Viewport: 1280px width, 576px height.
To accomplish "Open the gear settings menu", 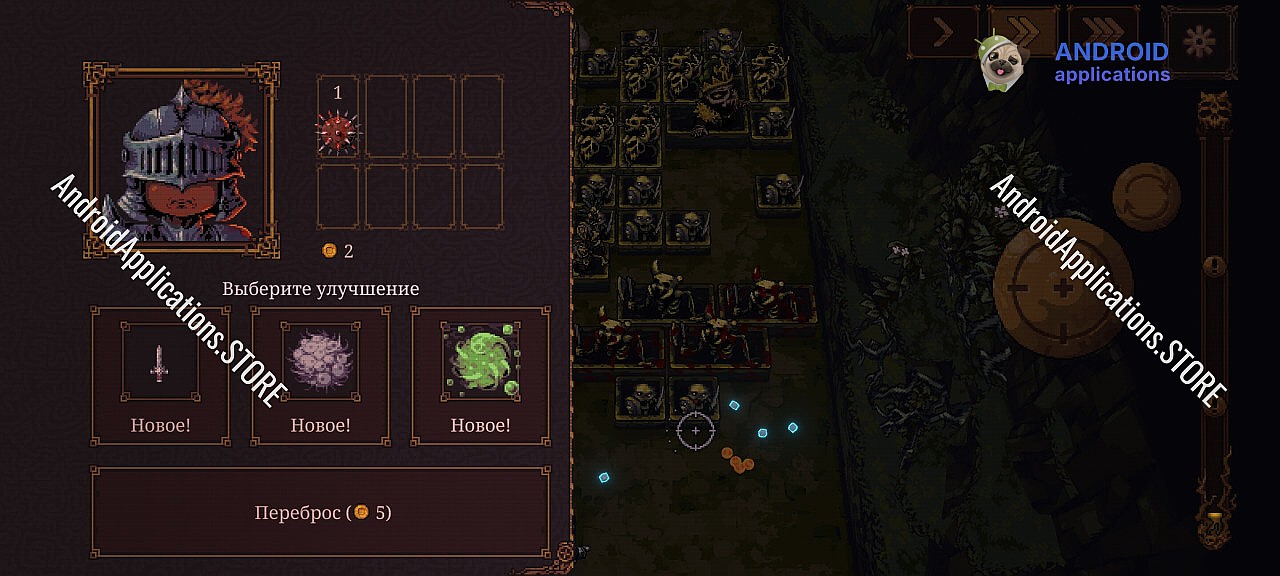I will 1199,40.
